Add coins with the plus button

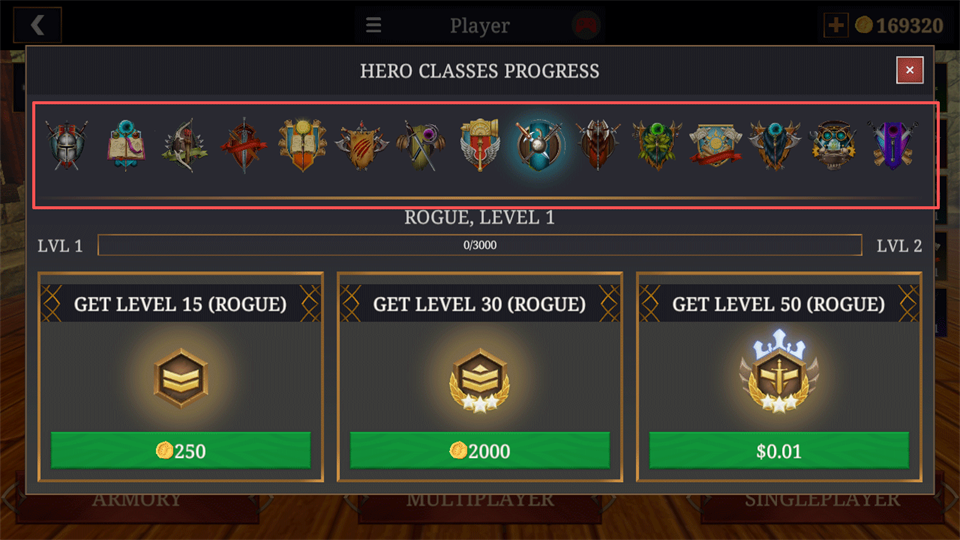pos(835,25)
